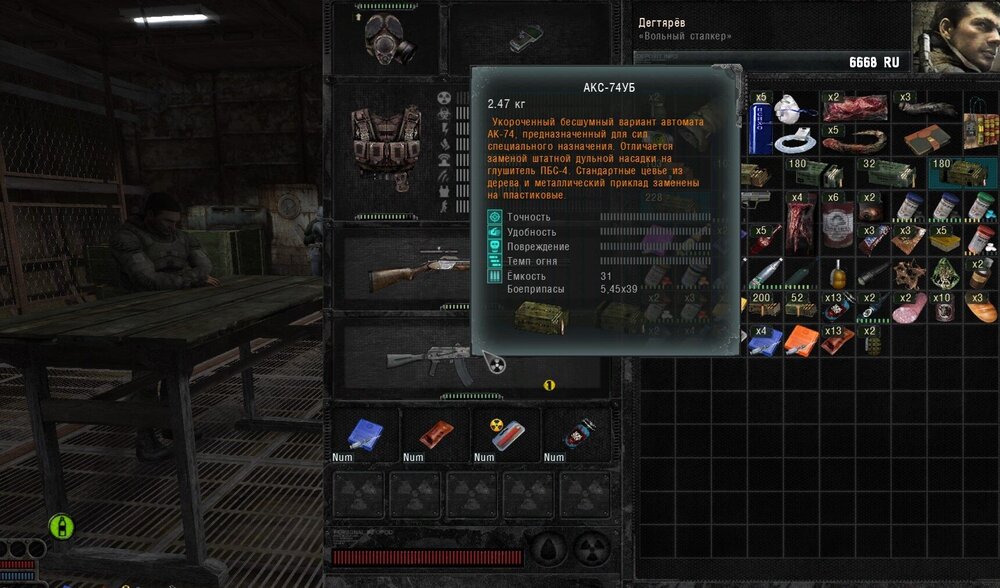1000x588 pixels.
Task: Select the ammo stack of 200 rounds
Action: tap(763, 307)
